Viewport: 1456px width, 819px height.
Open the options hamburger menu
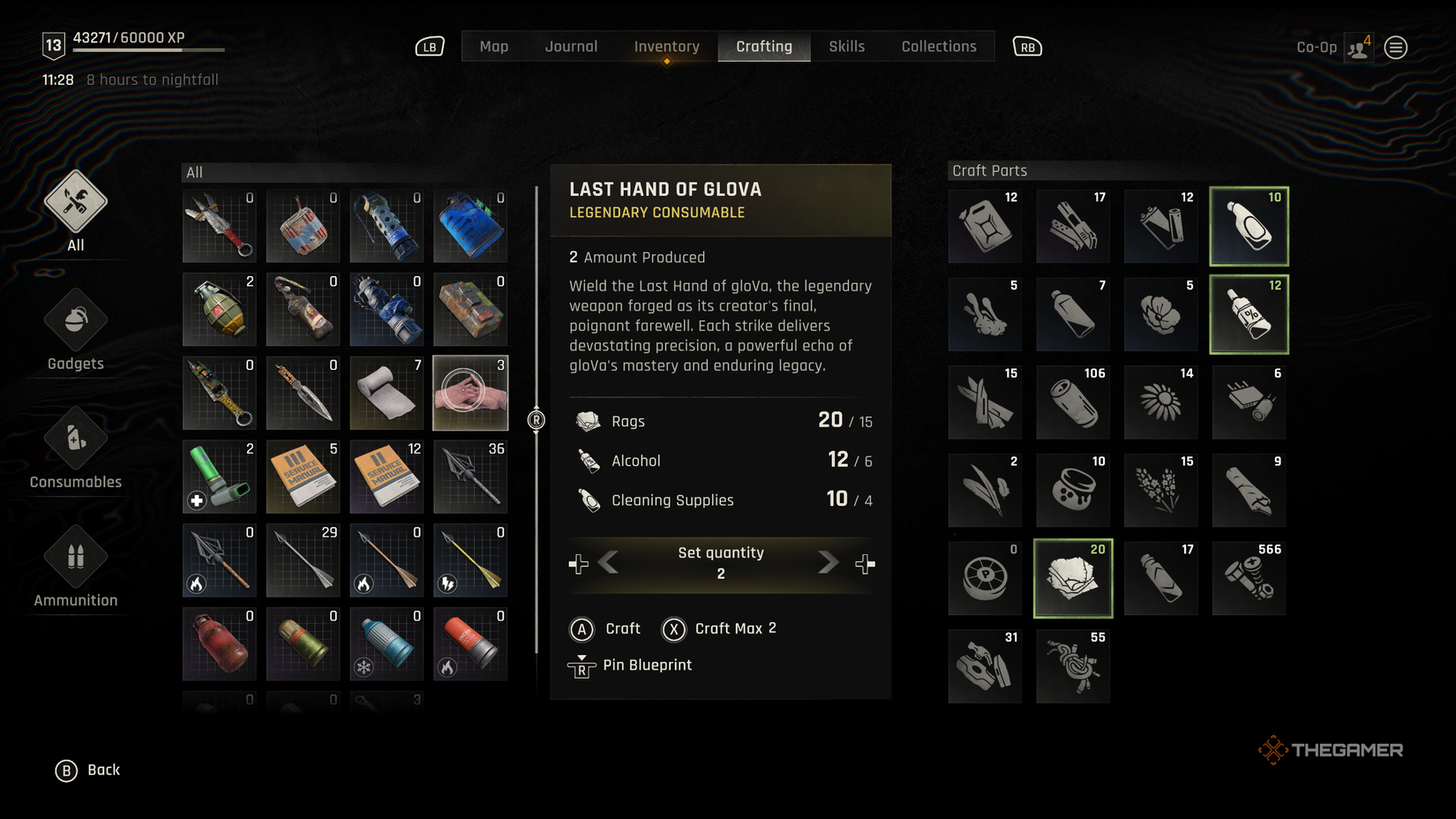tap(1395, 47)
